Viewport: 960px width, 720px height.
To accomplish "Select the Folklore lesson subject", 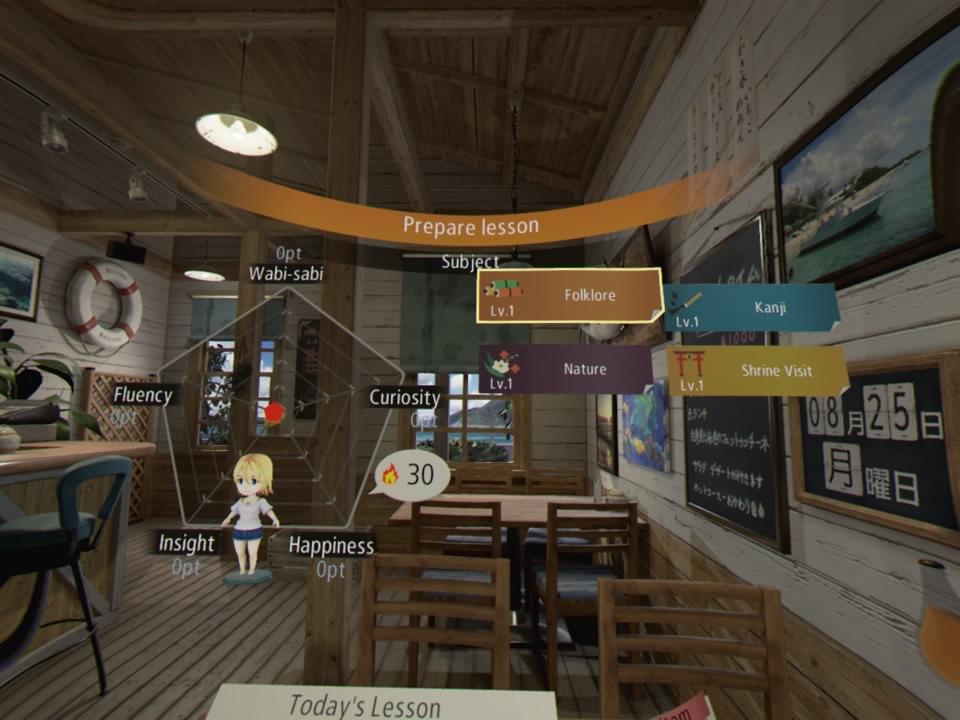I will pyautogui.click(x=569, y=296).
